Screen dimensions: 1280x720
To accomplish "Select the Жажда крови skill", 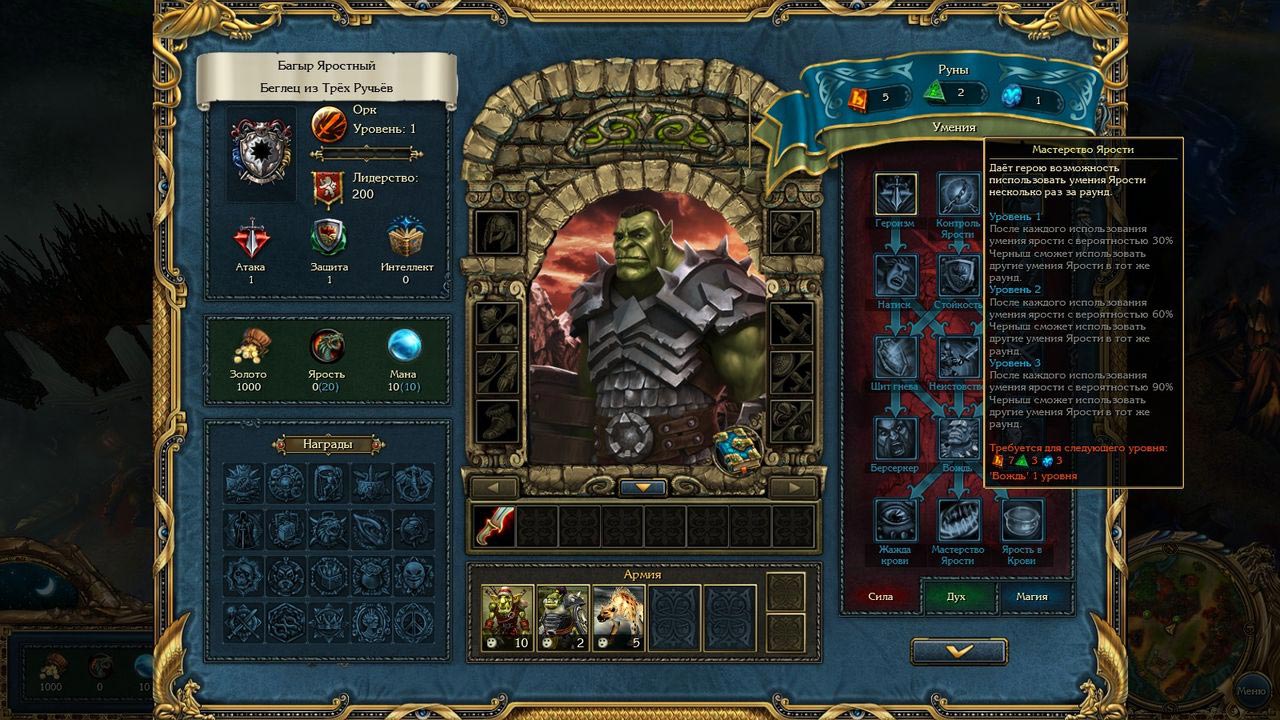I will point(896,520).
